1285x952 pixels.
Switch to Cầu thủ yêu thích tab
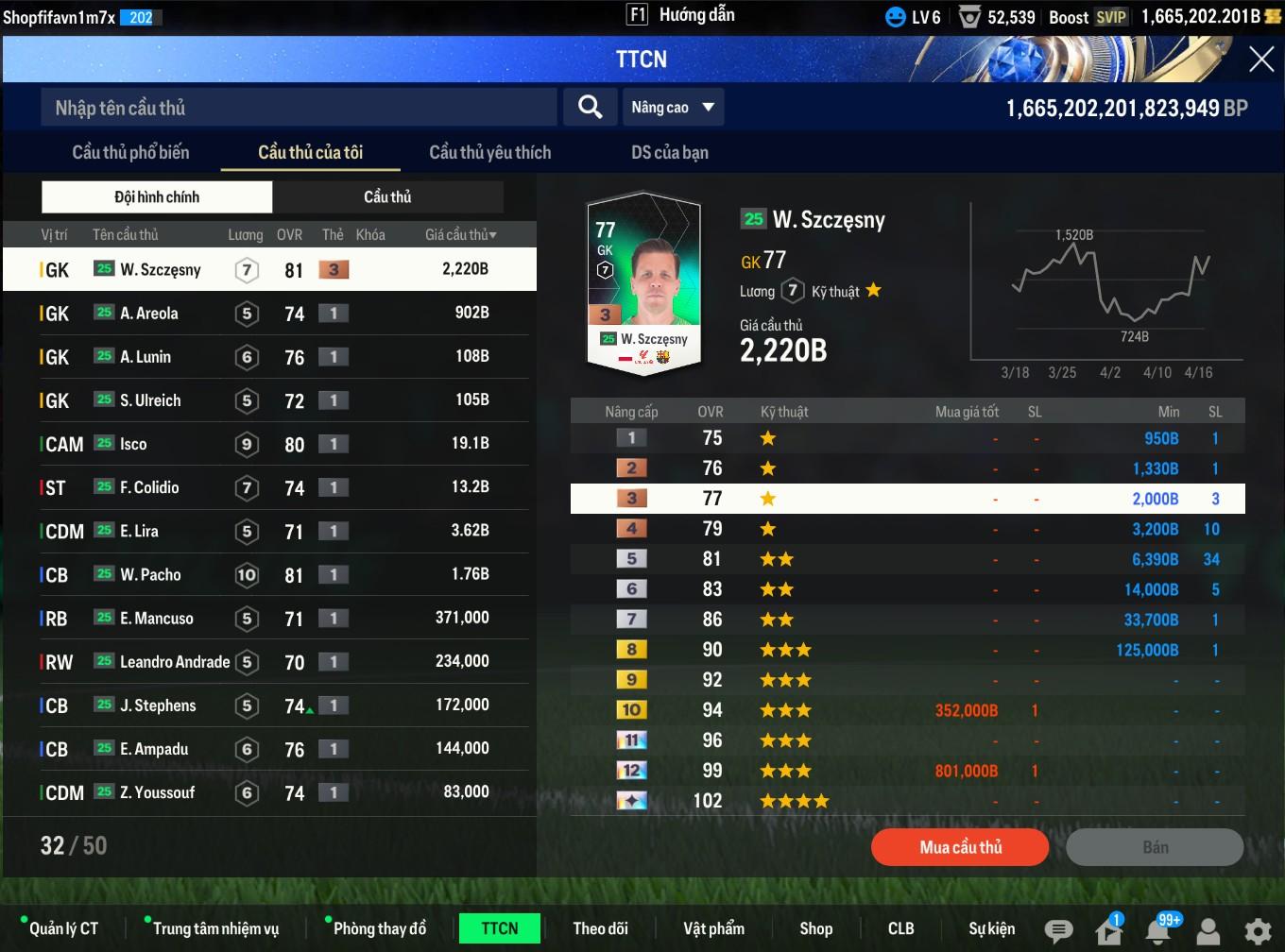tap(489, 152)
